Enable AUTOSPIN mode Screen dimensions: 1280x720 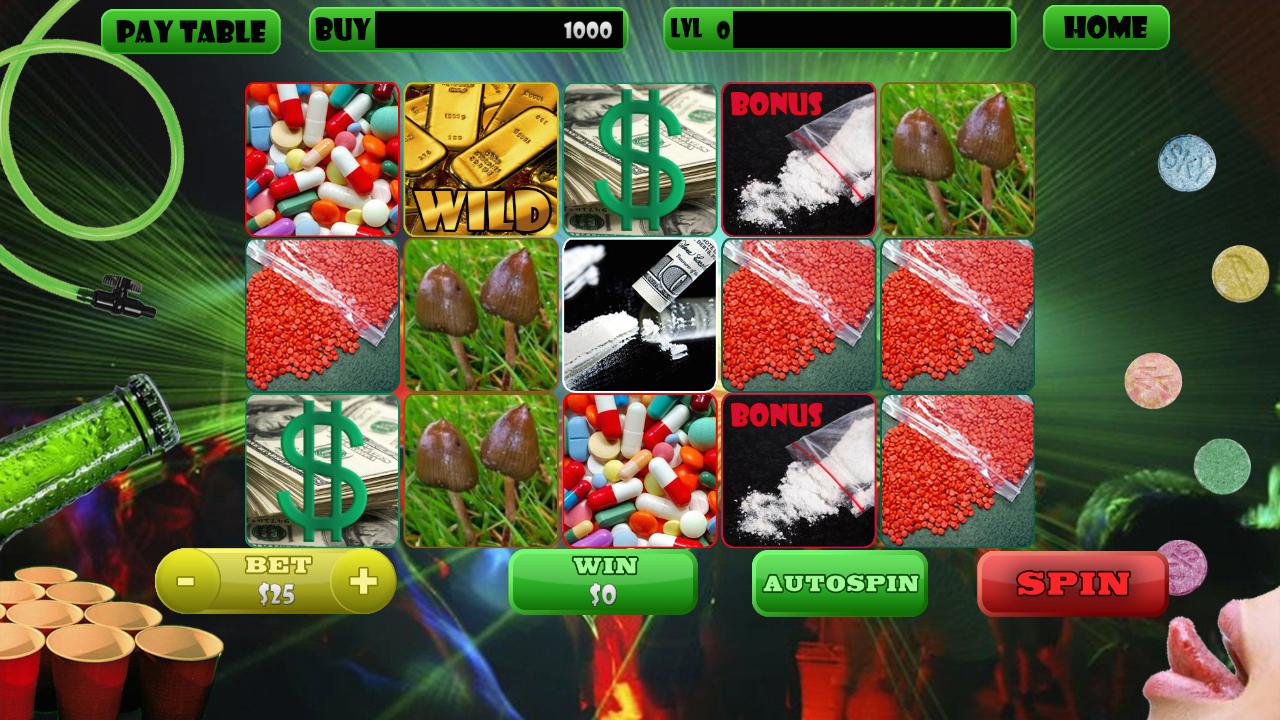click(841, 581)
